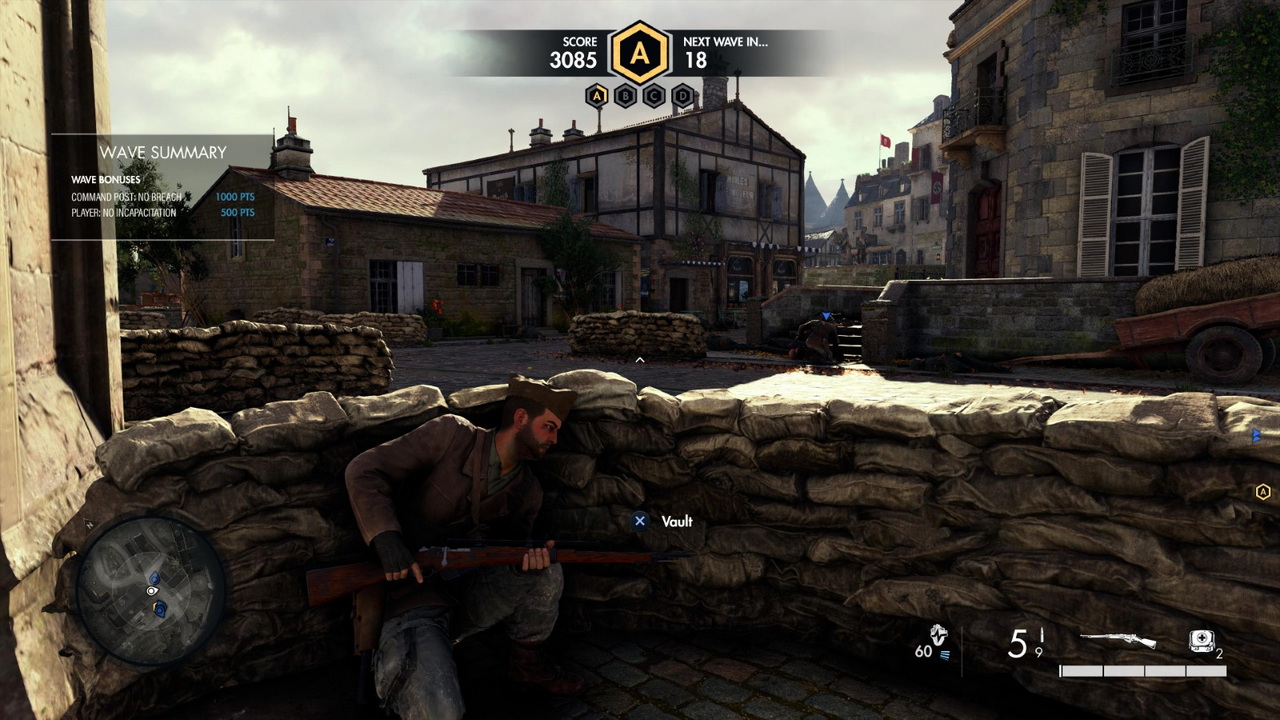Screen dimensions: 1280x720
Task: Click the large gold command post A hexagon
Action: pyautogui.click(x=640, y=52)
